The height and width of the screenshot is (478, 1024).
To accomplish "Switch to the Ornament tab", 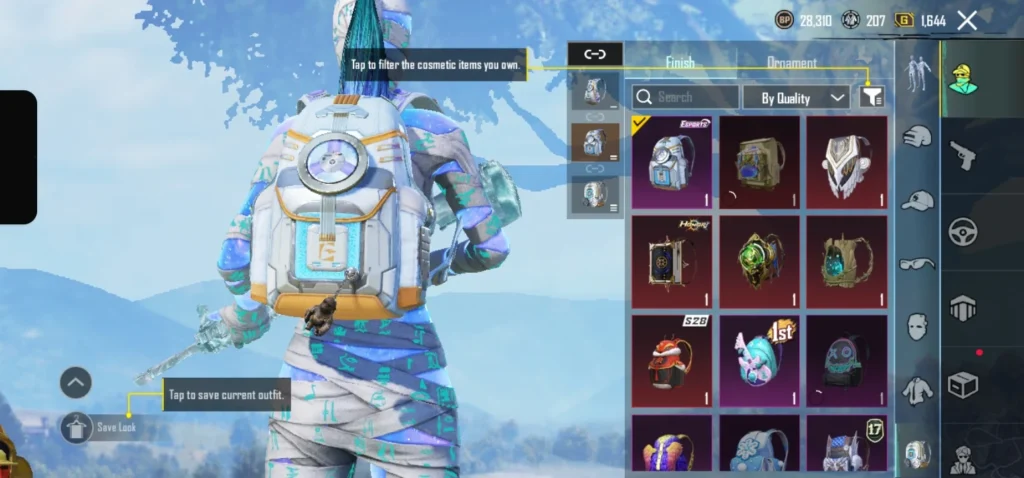I will pyautogui.click(x=791, y=62).
